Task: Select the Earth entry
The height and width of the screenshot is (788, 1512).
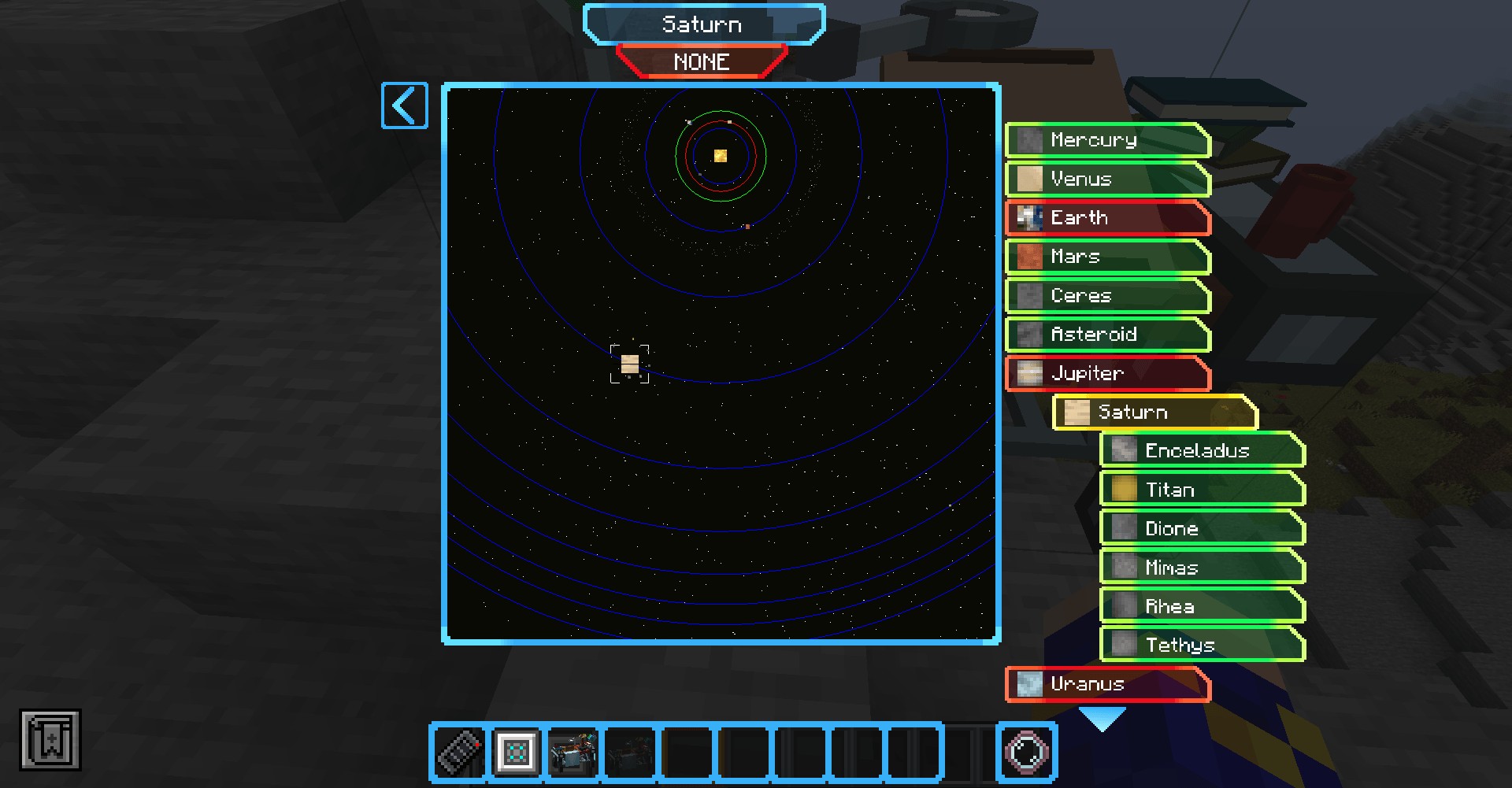Action: pos(1107,218)
